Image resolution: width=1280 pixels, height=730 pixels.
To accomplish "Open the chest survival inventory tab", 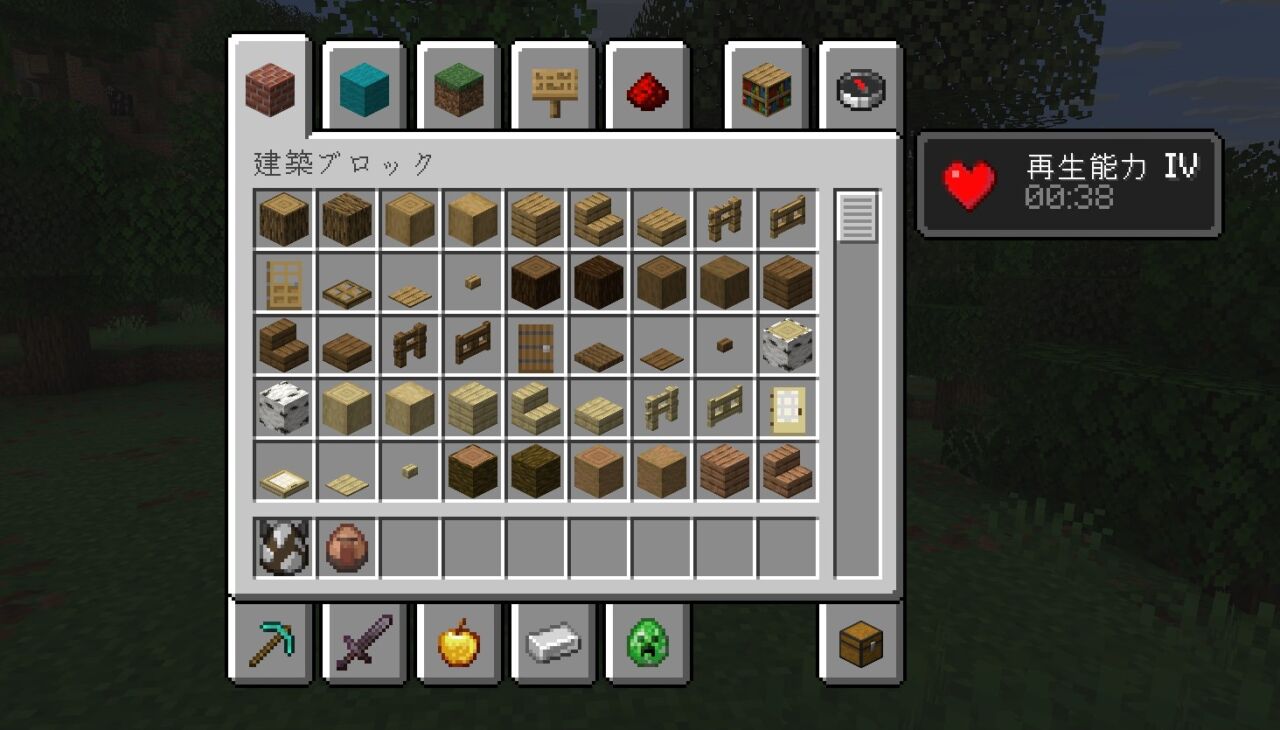I will click(860, 643).
